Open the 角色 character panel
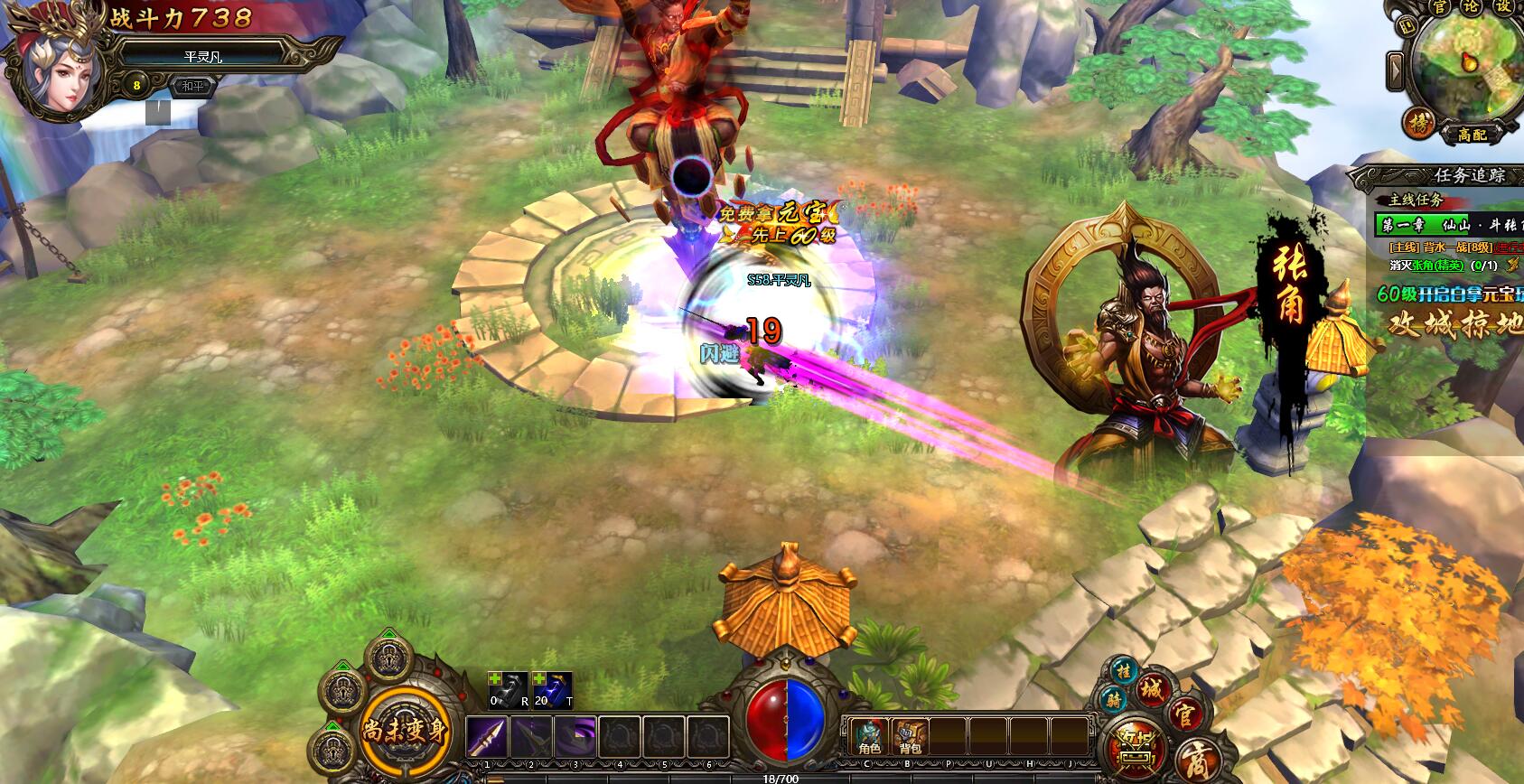The image size is (1524, 784). click(x=869, y=737)
